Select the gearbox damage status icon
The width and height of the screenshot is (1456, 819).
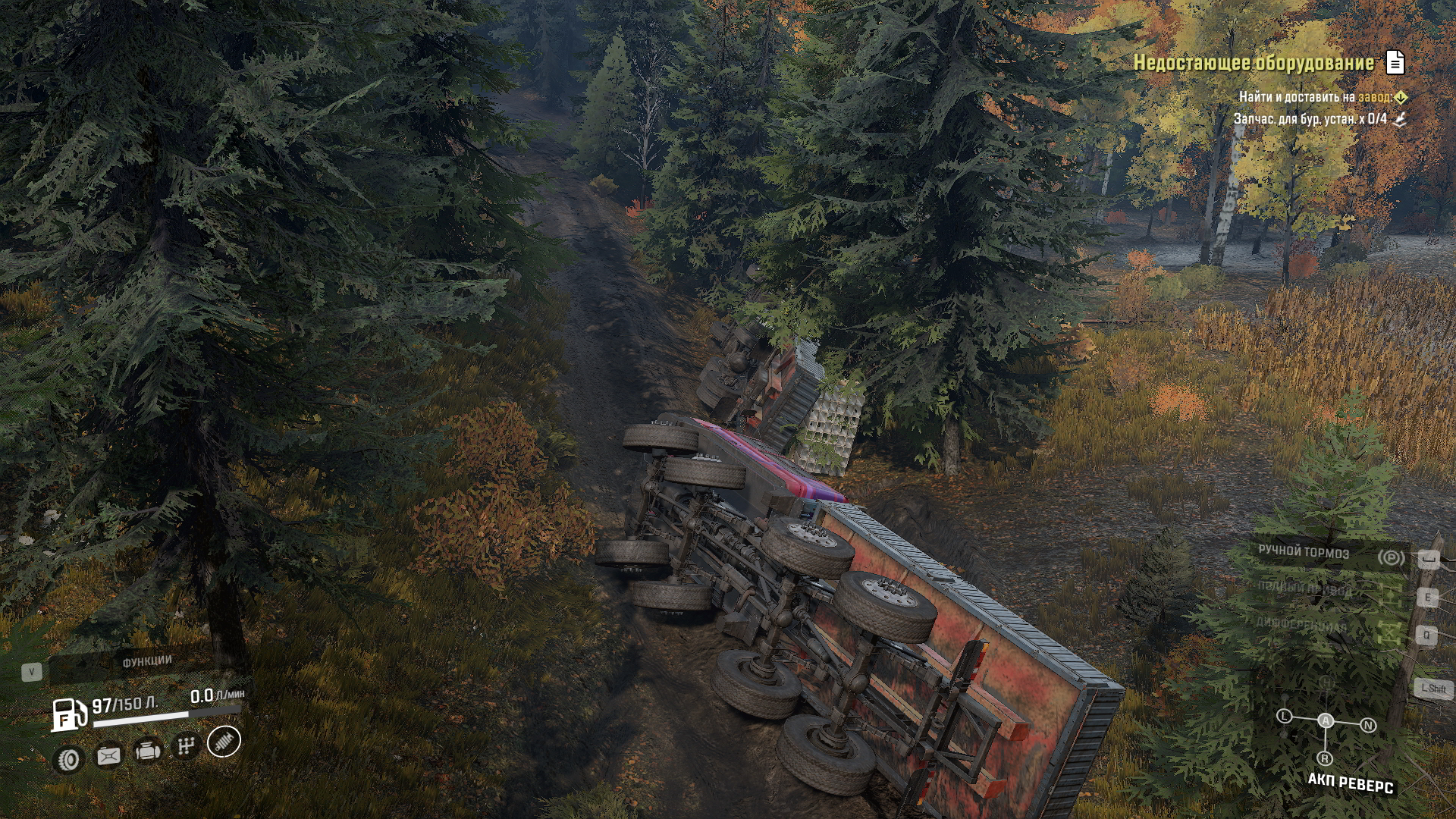[x=186, y=747]
